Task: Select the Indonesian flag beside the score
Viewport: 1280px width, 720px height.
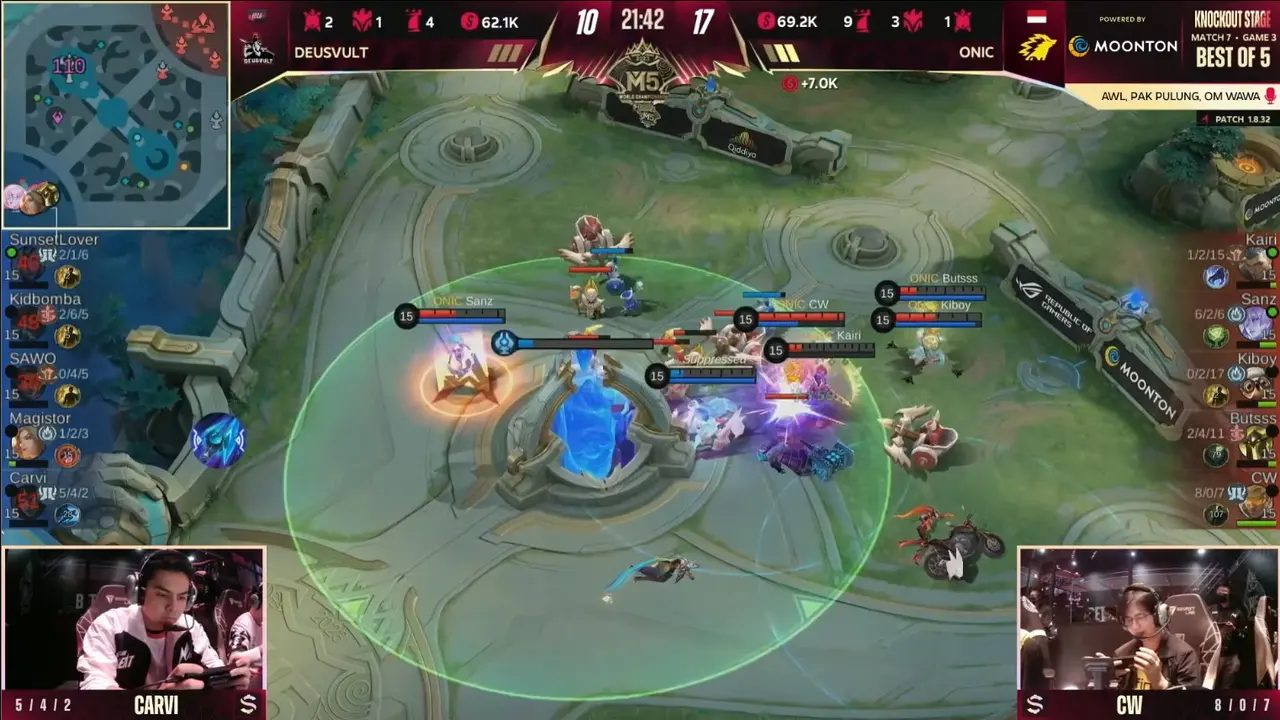Action: pyautogui.click(x=1039, y=17)
